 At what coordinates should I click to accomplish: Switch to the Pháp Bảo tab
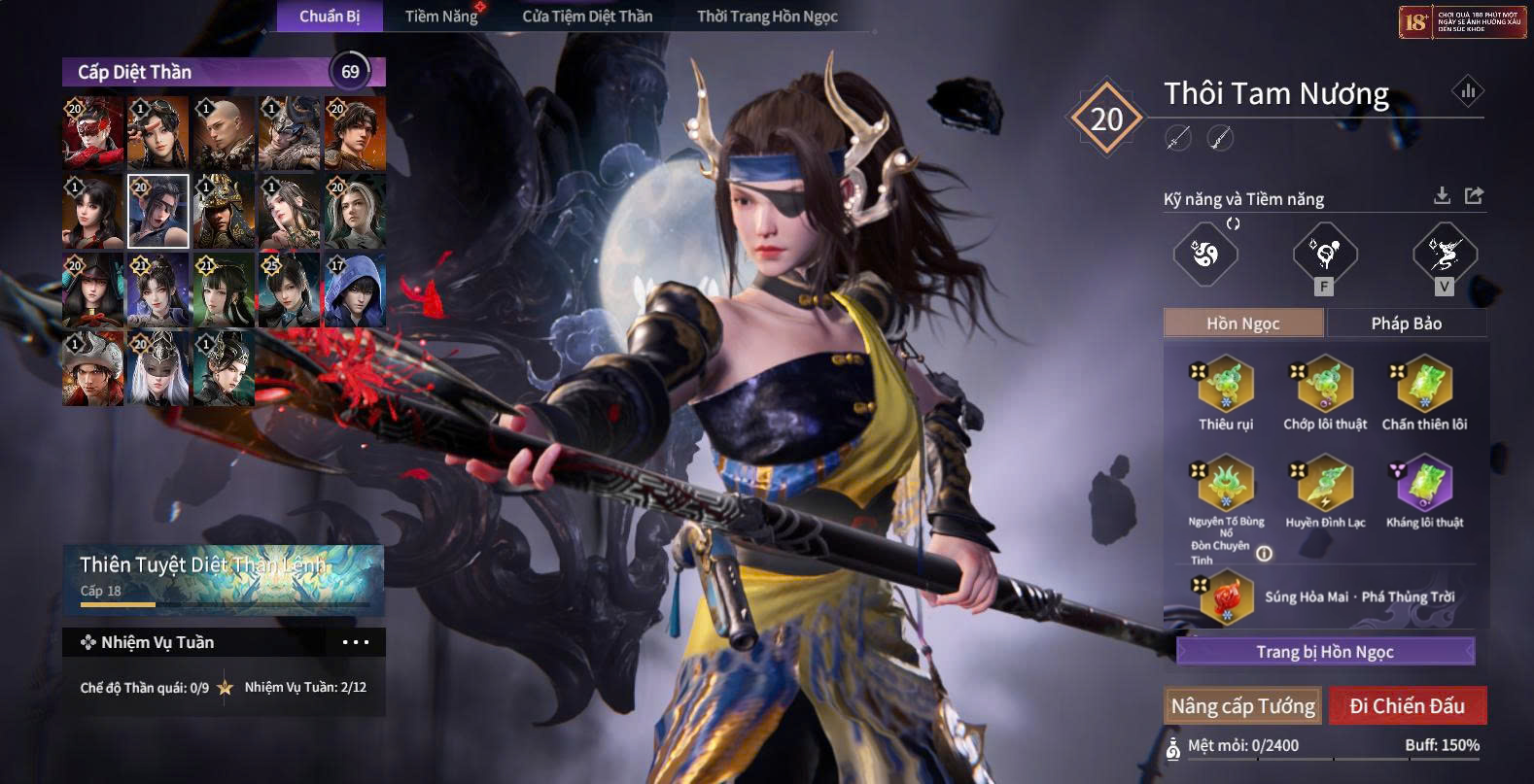click(1406, 324)
